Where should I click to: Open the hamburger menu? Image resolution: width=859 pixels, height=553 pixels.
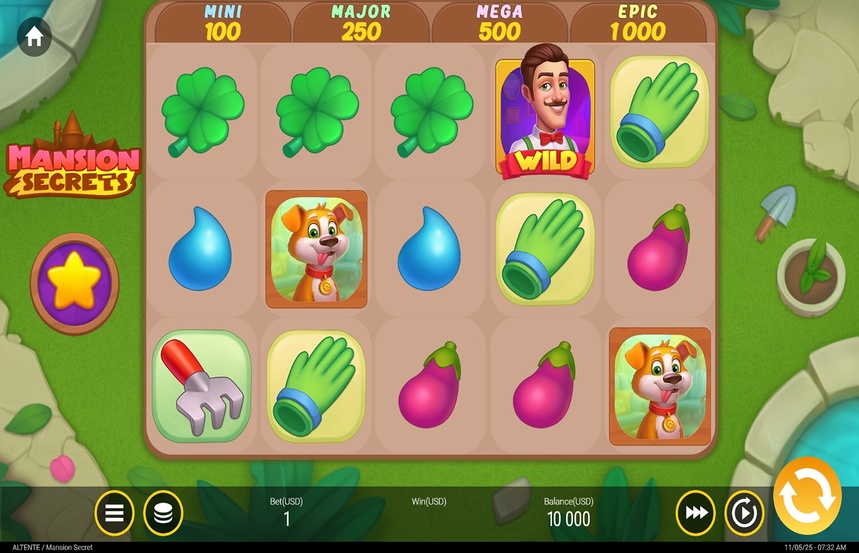click(115, 513)
